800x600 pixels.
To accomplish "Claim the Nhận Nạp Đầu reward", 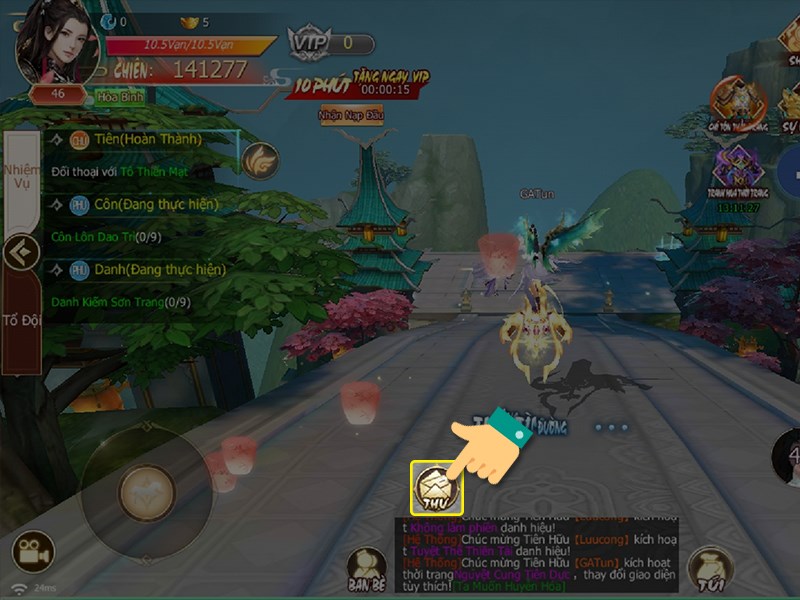I will pos(351,115).
